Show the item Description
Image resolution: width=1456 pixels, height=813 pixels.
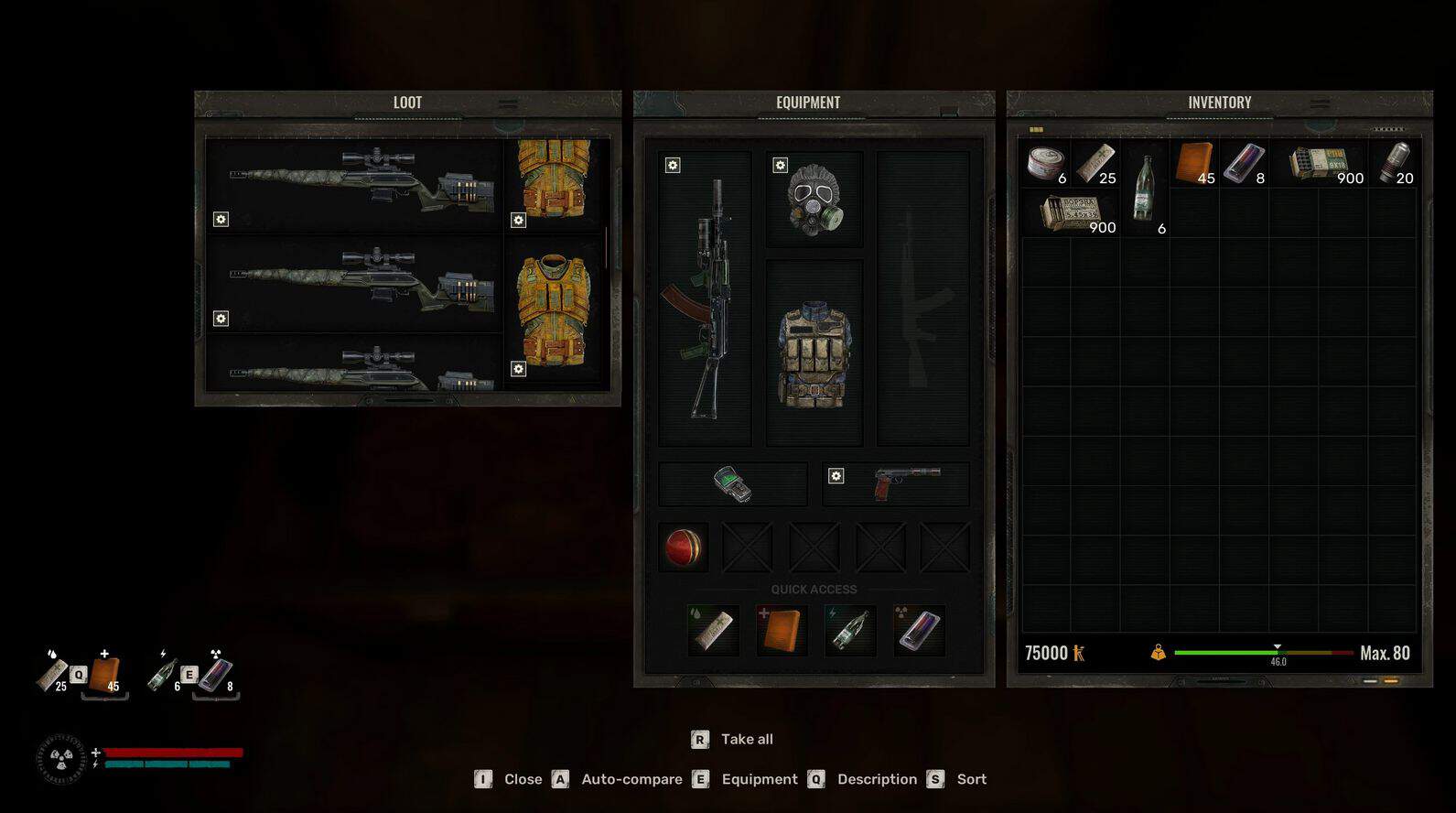tap(876, 779)
